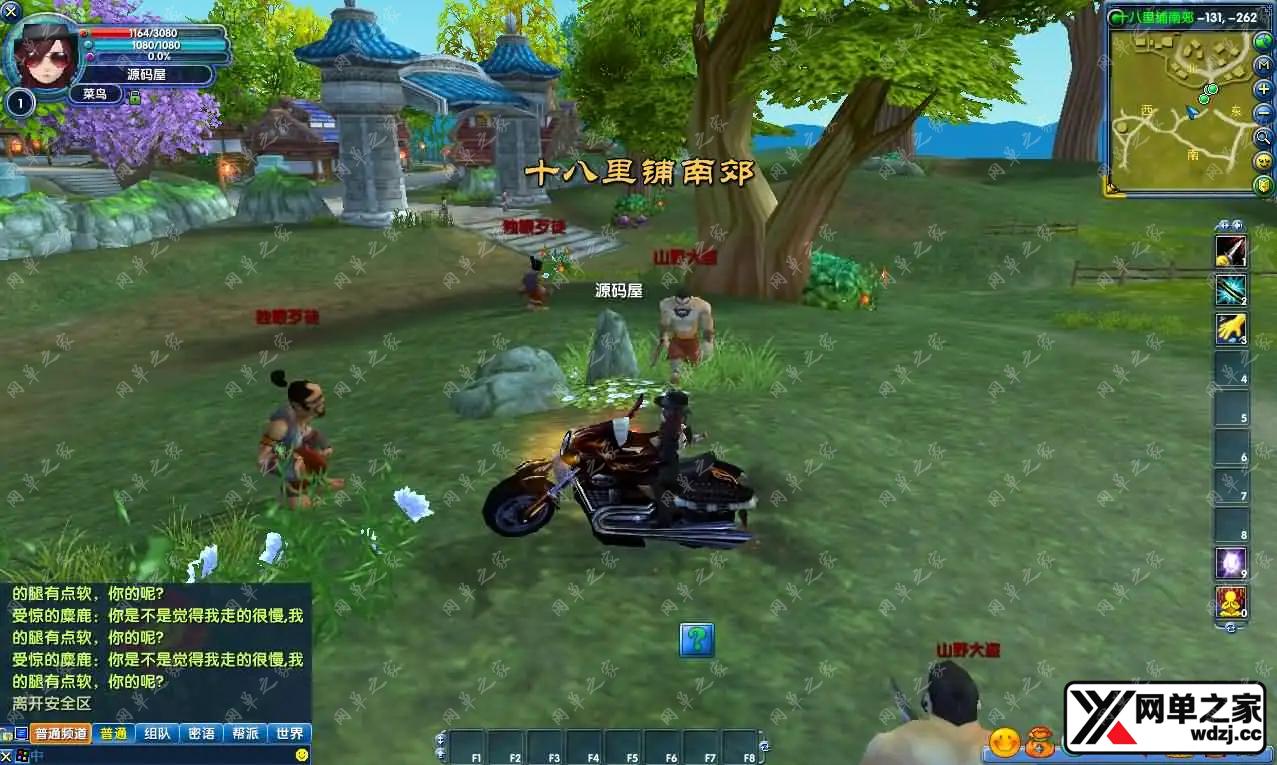The height and width of the screenshot is (765, 1277).
Task: Click the minimap's M button
Action: [1264, 65]
